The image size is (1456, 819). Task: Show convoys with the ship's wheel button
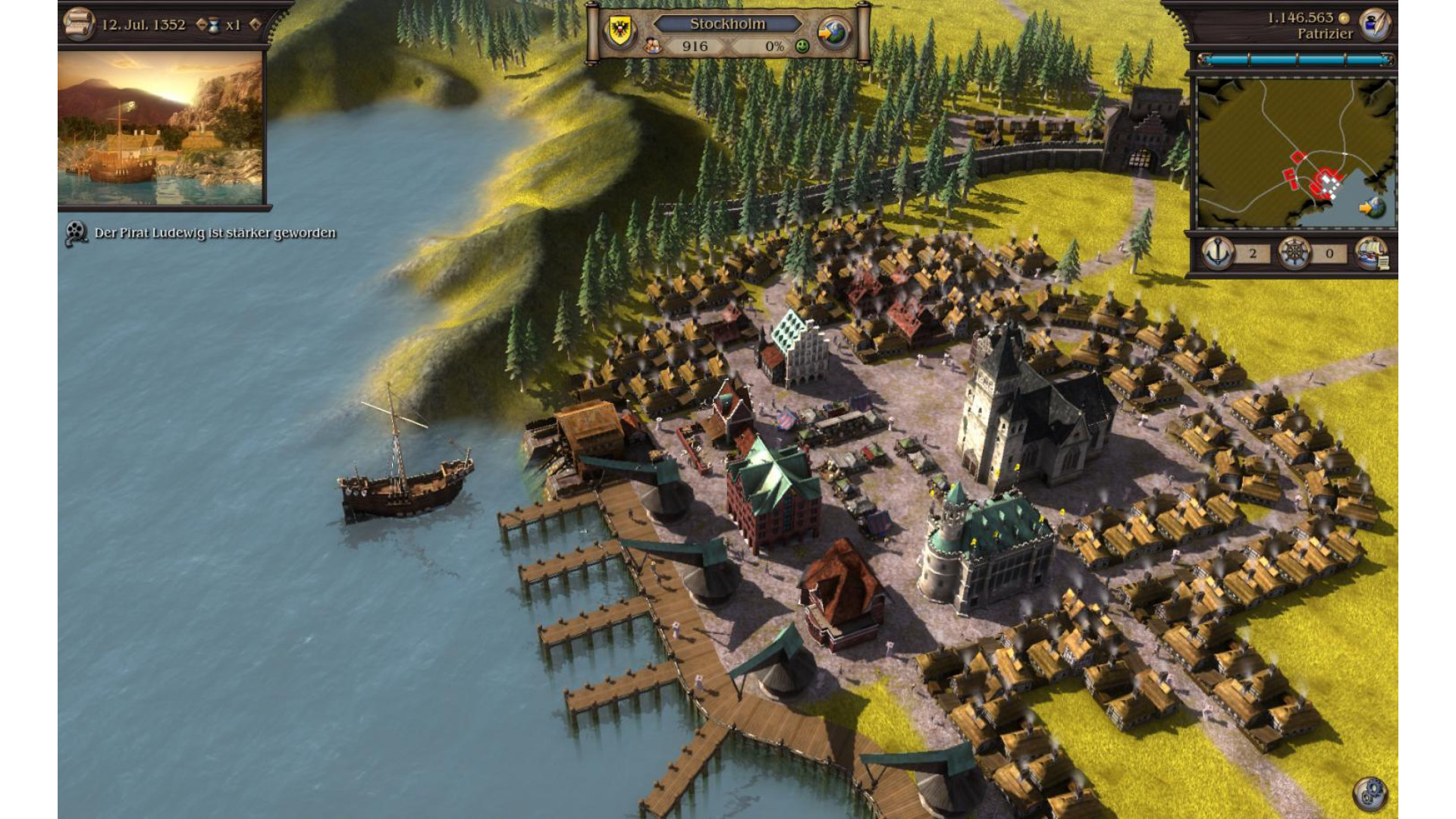pos(1294,253)
